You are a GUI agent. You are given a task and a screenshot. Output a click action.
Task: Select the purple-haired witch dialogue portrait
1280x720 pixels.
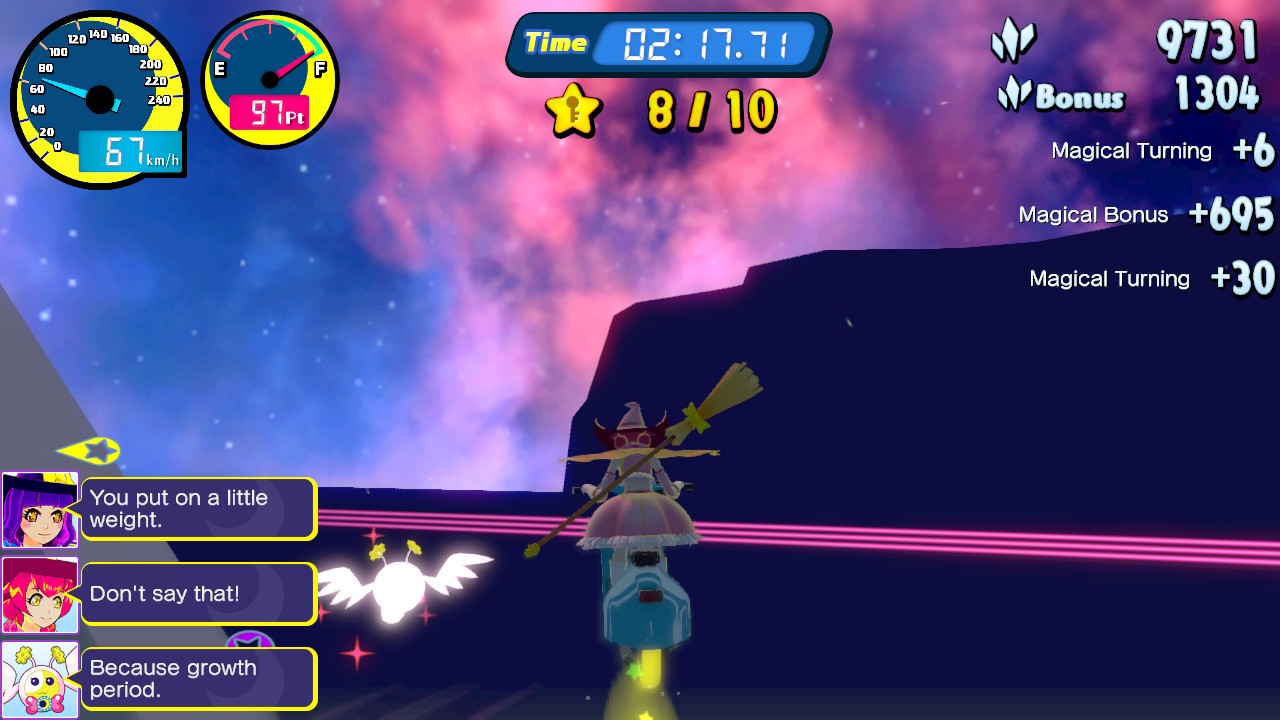point(40,510)
